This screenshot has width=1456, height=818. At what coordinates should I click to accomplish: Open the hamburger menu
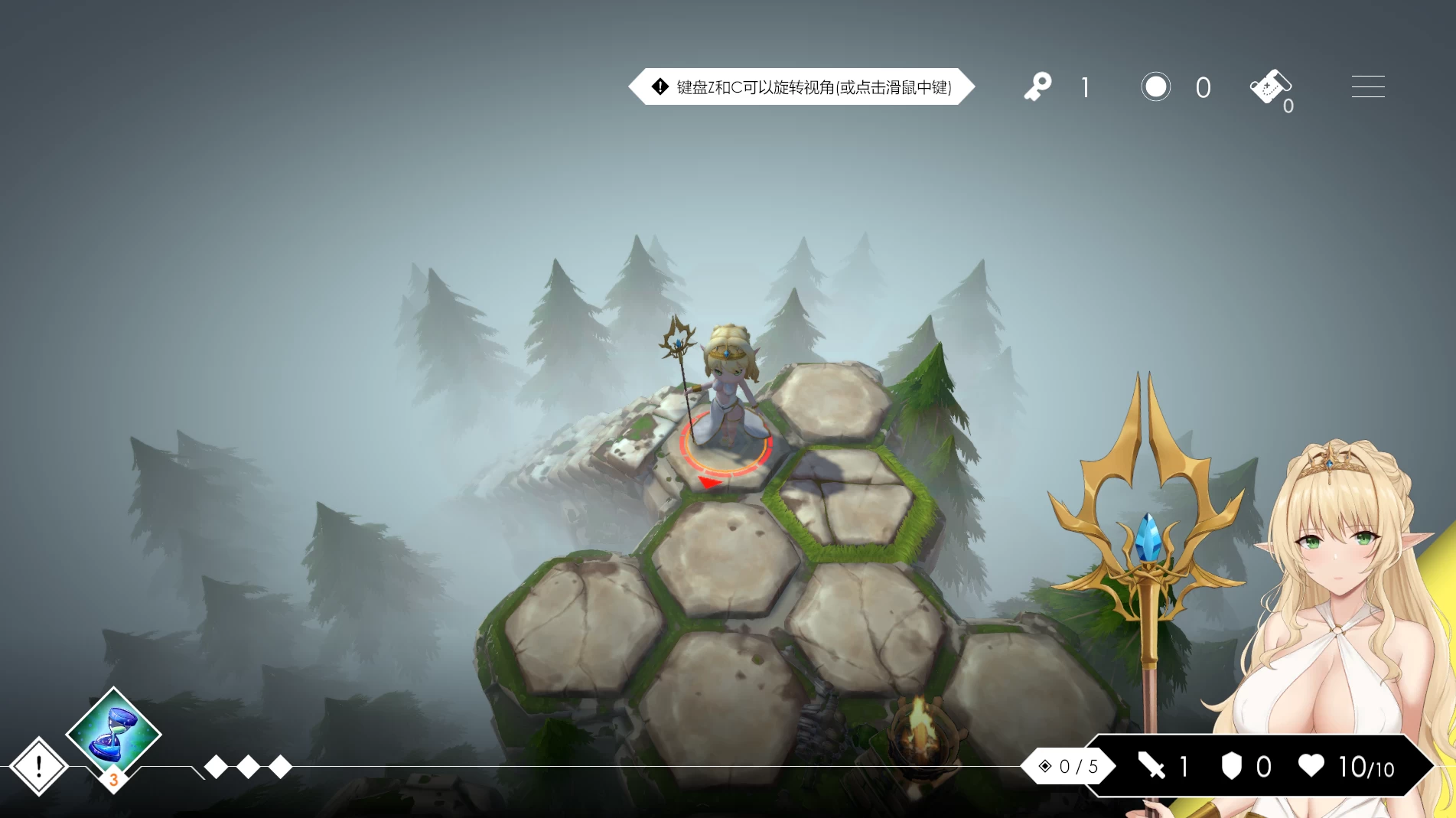1367,86
